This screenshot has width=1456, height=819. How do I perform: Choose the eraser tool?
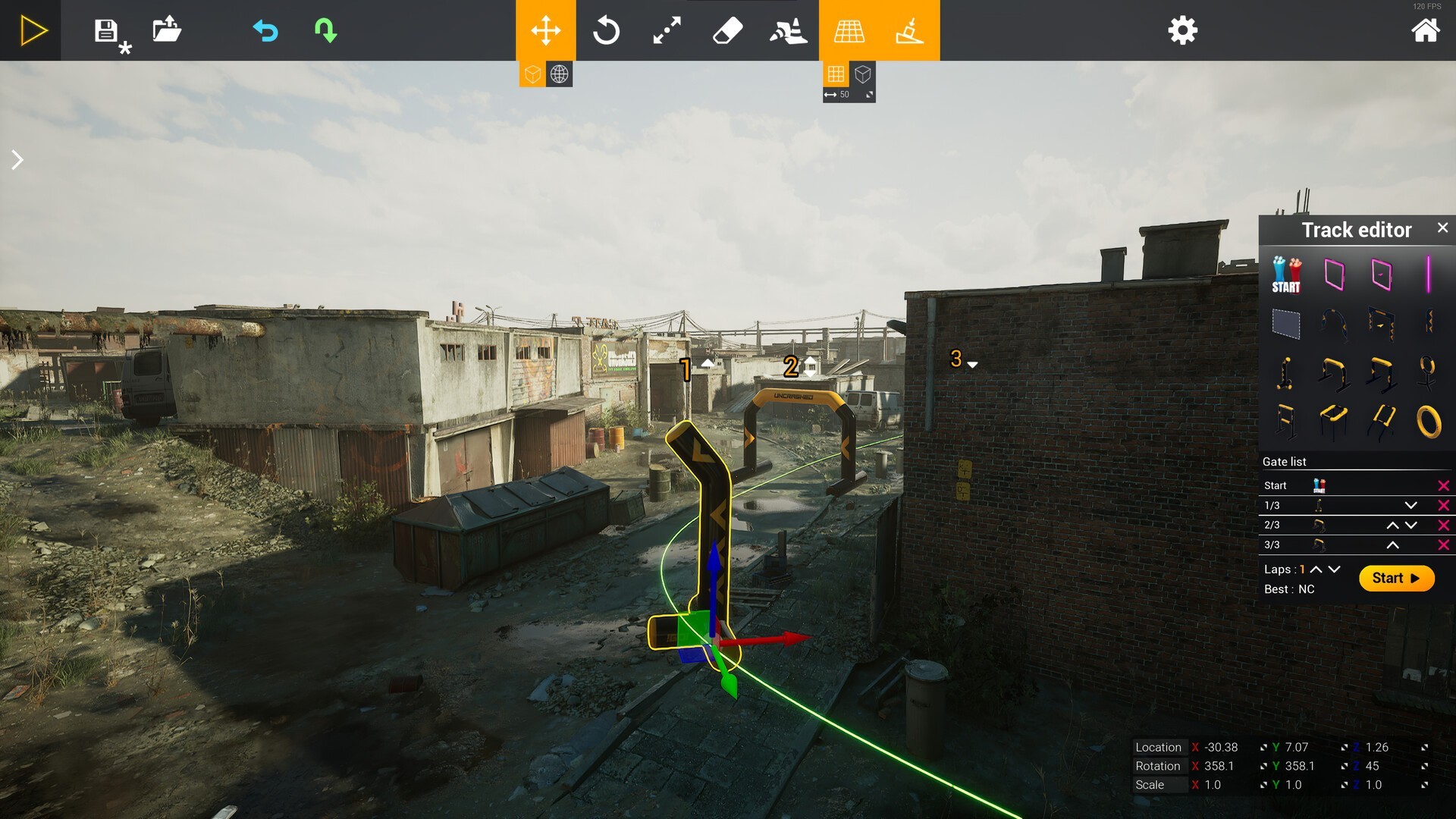pyautogui.click(x=727, y=31)
